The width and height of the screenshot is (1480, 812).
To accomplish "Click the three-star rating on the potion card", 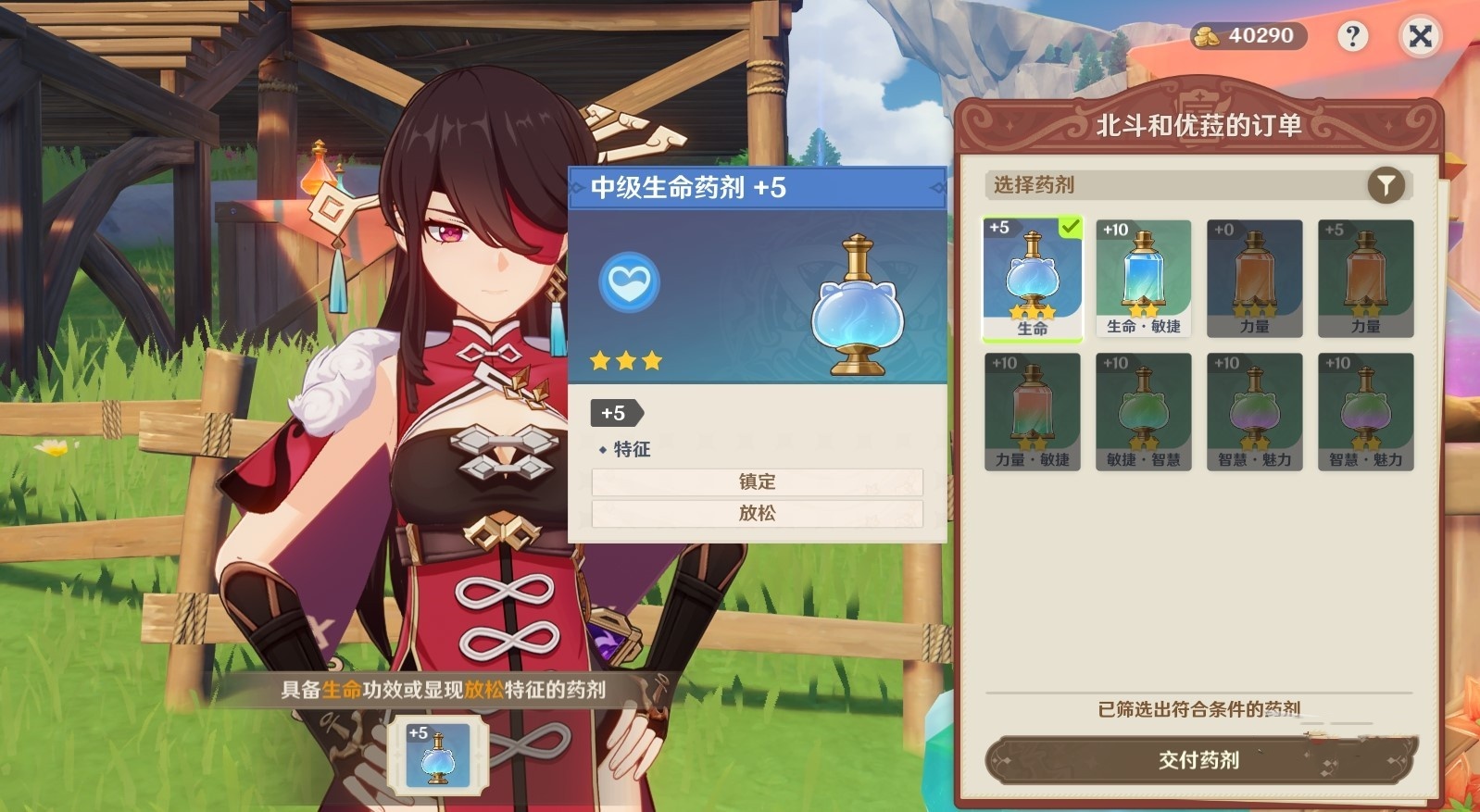I will [x=626, y=361].
